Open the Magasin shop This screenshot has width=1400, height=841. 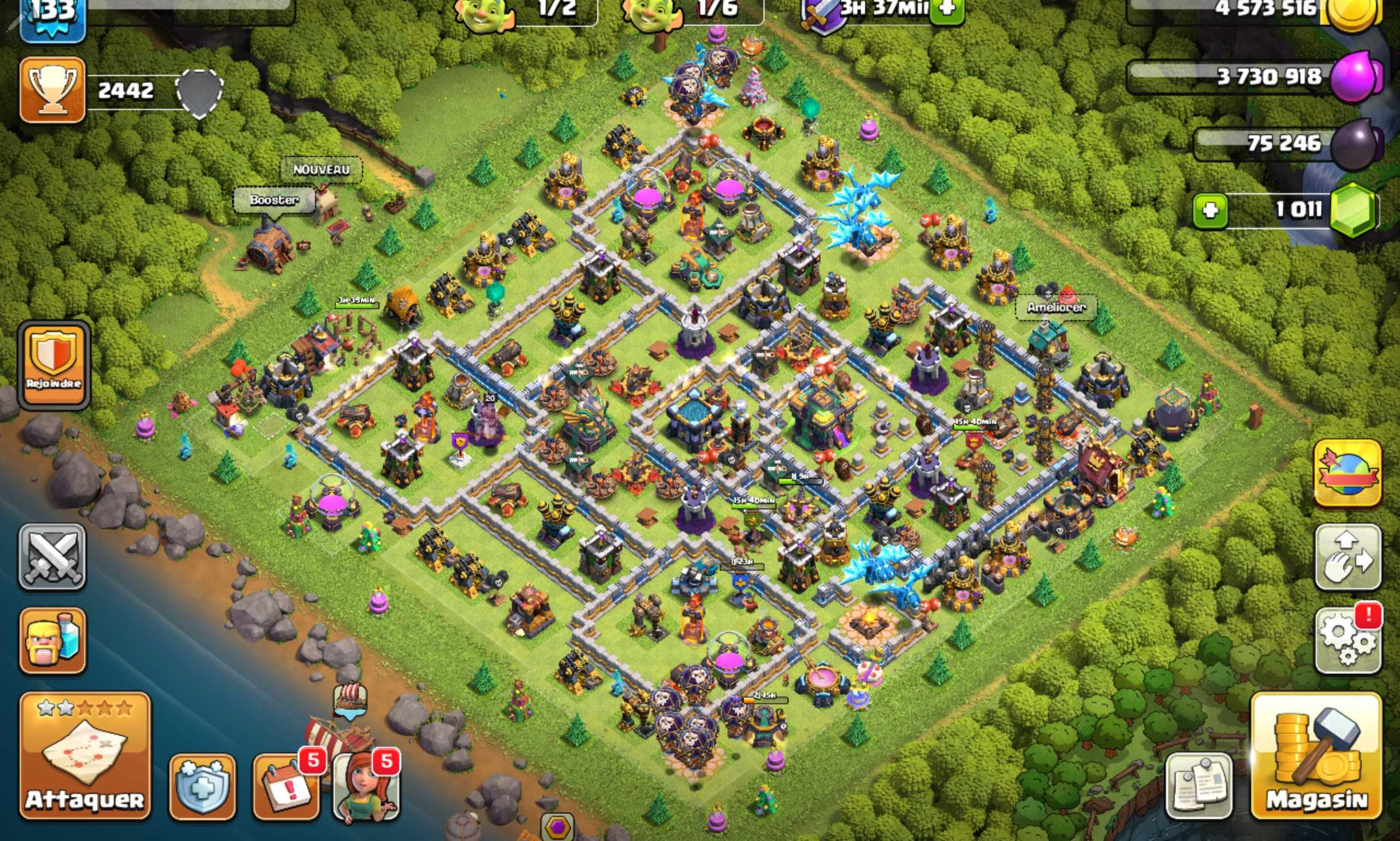[1316, 756]
